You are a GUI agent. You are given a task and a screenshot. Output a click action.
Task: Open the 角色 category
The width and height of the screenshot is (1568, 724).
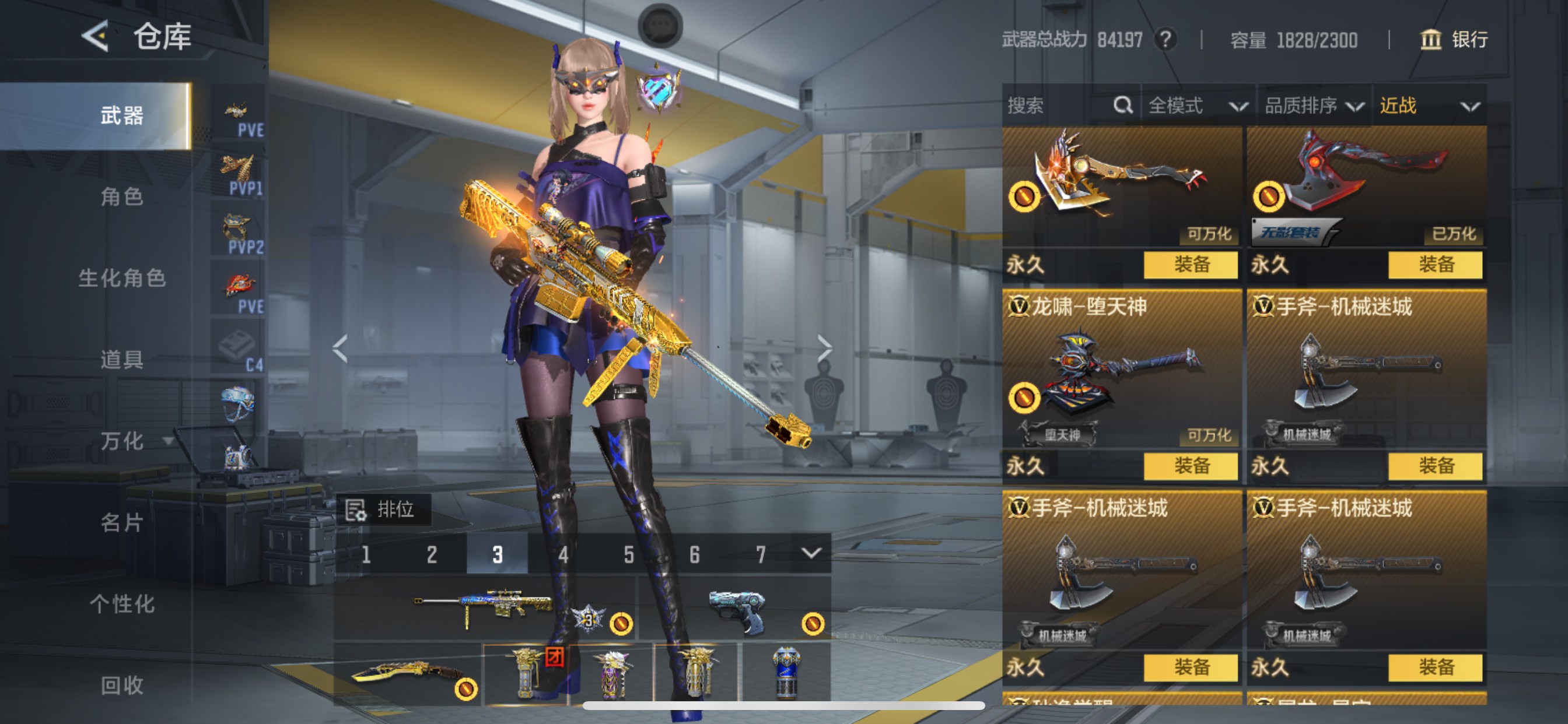[122, 196]
